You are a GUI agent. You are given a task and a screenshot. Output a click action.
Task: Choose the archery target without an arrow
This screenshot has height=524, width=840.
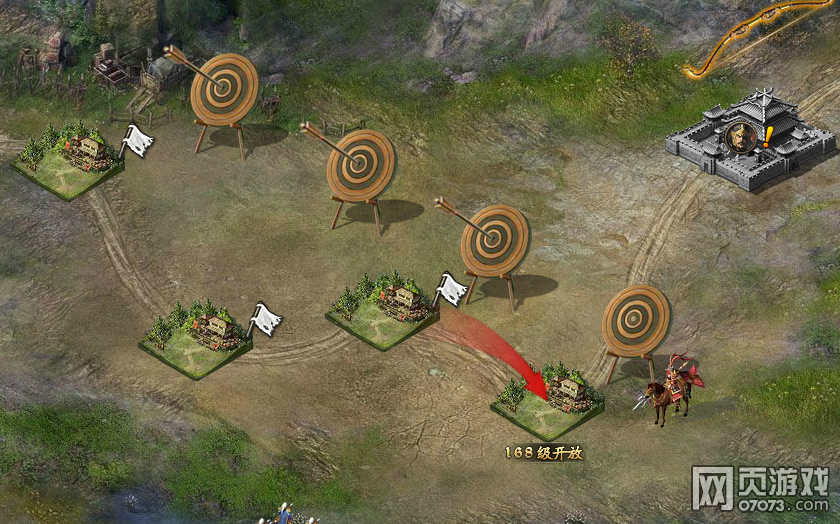pos(635,320)
